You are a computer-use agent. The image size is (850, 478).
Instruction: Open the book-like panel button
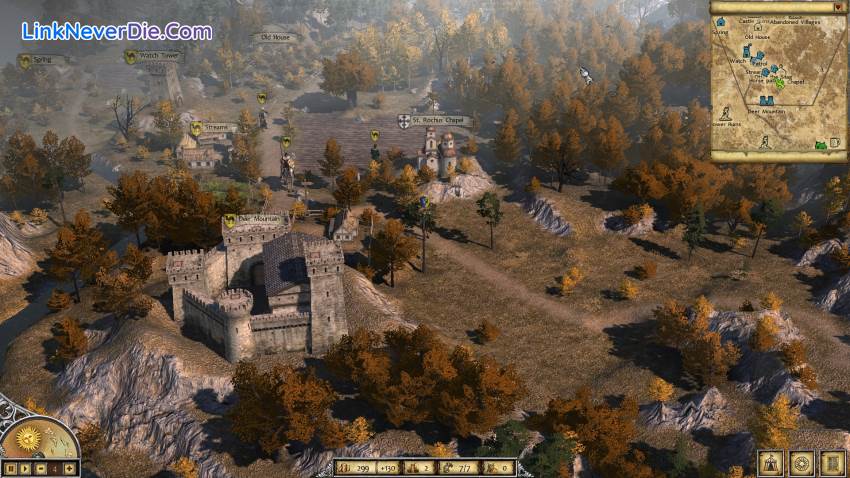(x=832, y=463)
